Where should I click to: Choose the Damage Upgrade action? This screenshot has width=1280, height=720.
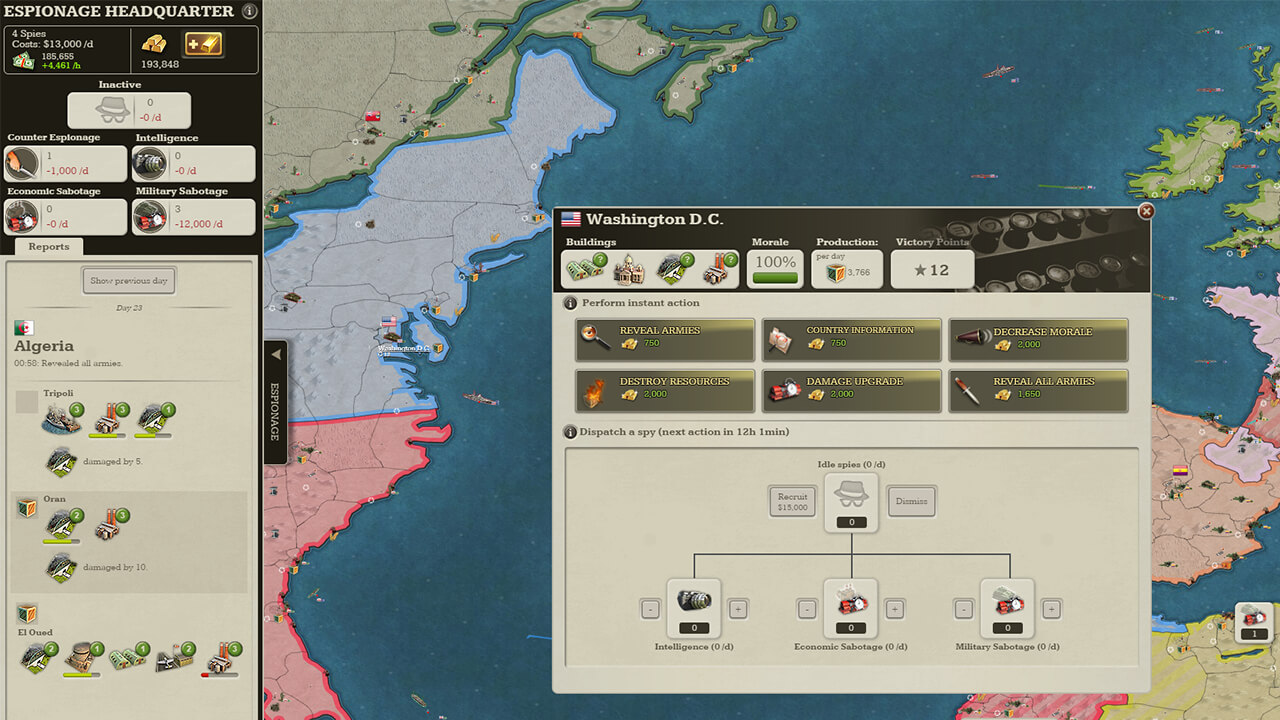coord(851,390)
